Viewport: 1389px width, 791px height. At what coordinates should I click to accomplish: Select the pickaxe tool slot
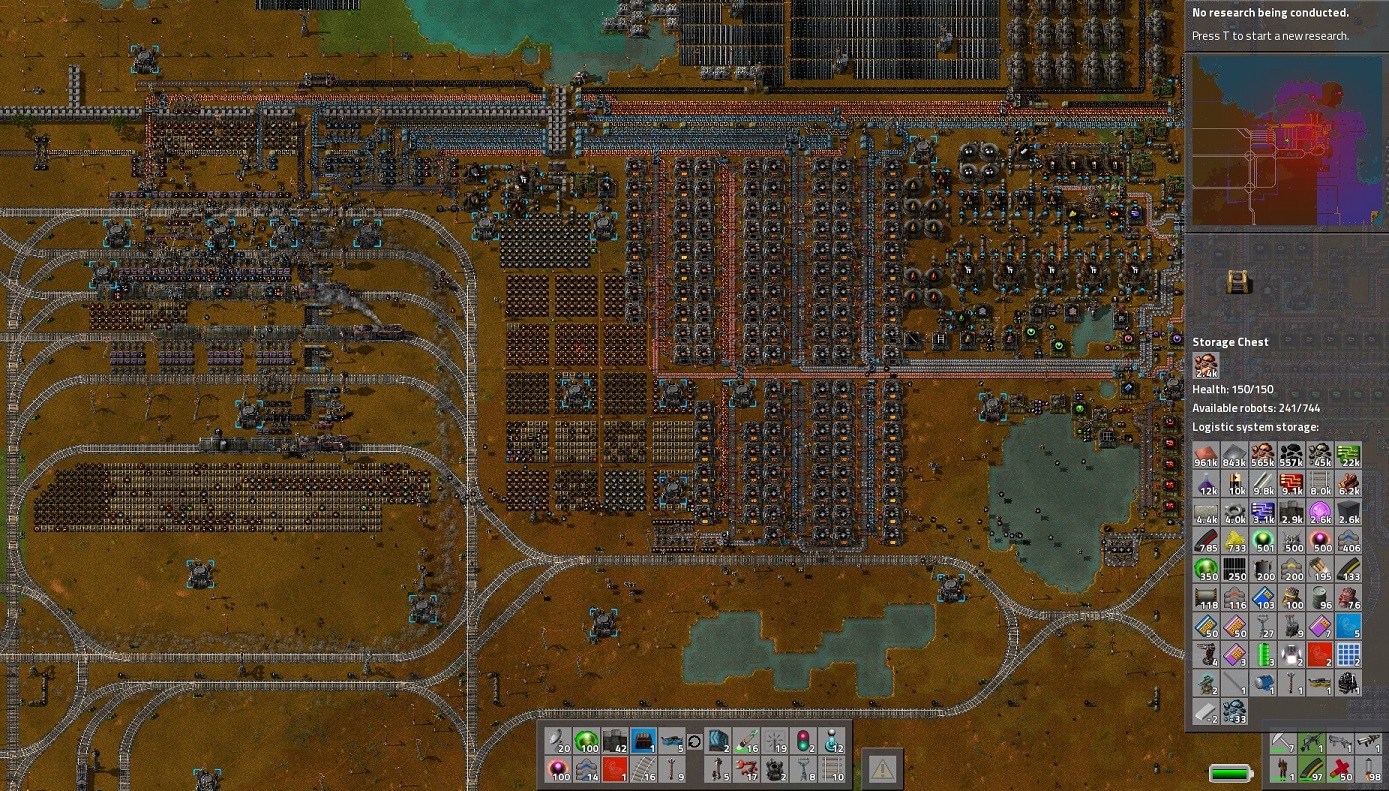[x=1282, y=744]
